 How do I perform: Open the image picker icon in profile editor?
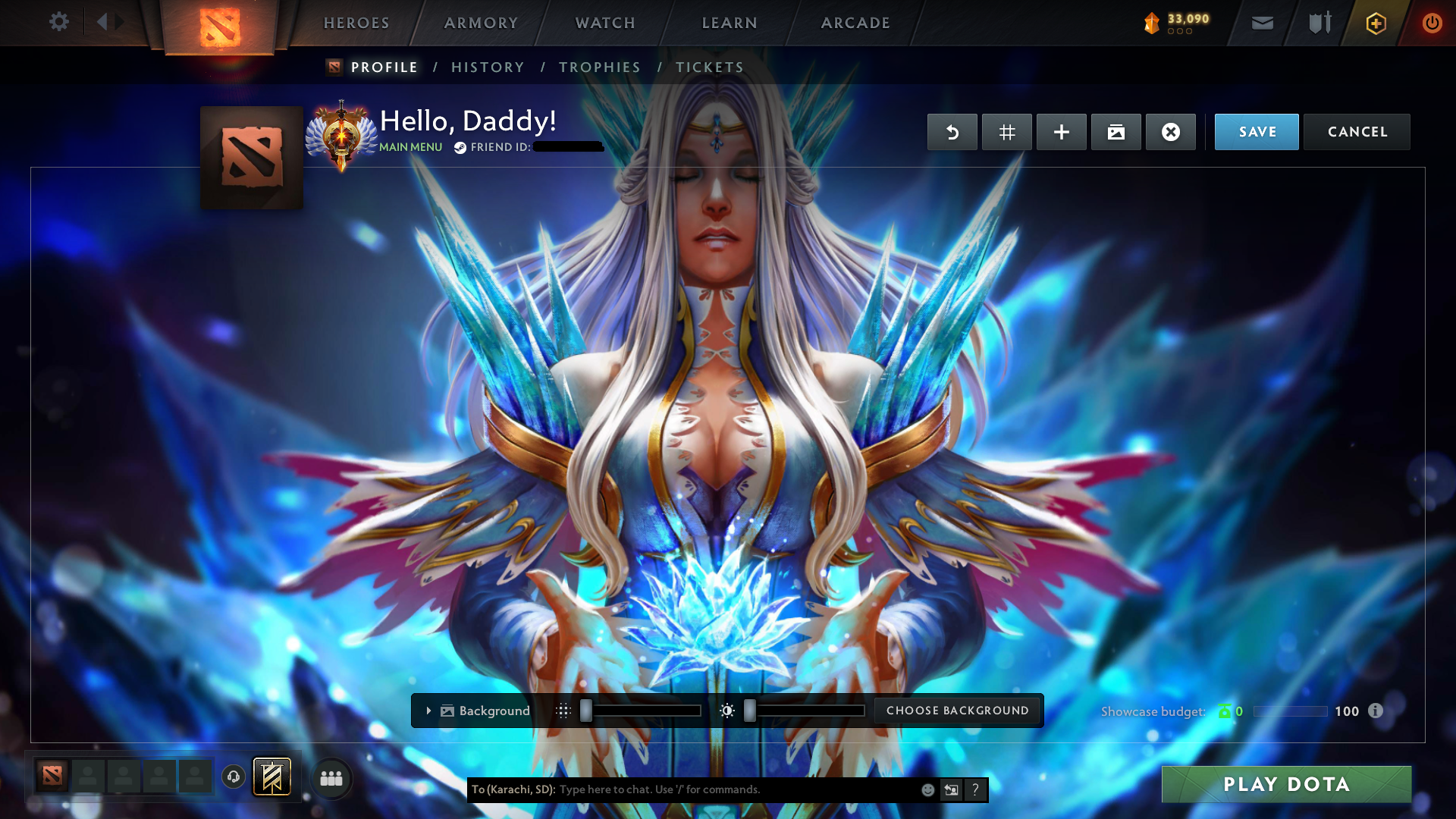1116,131
